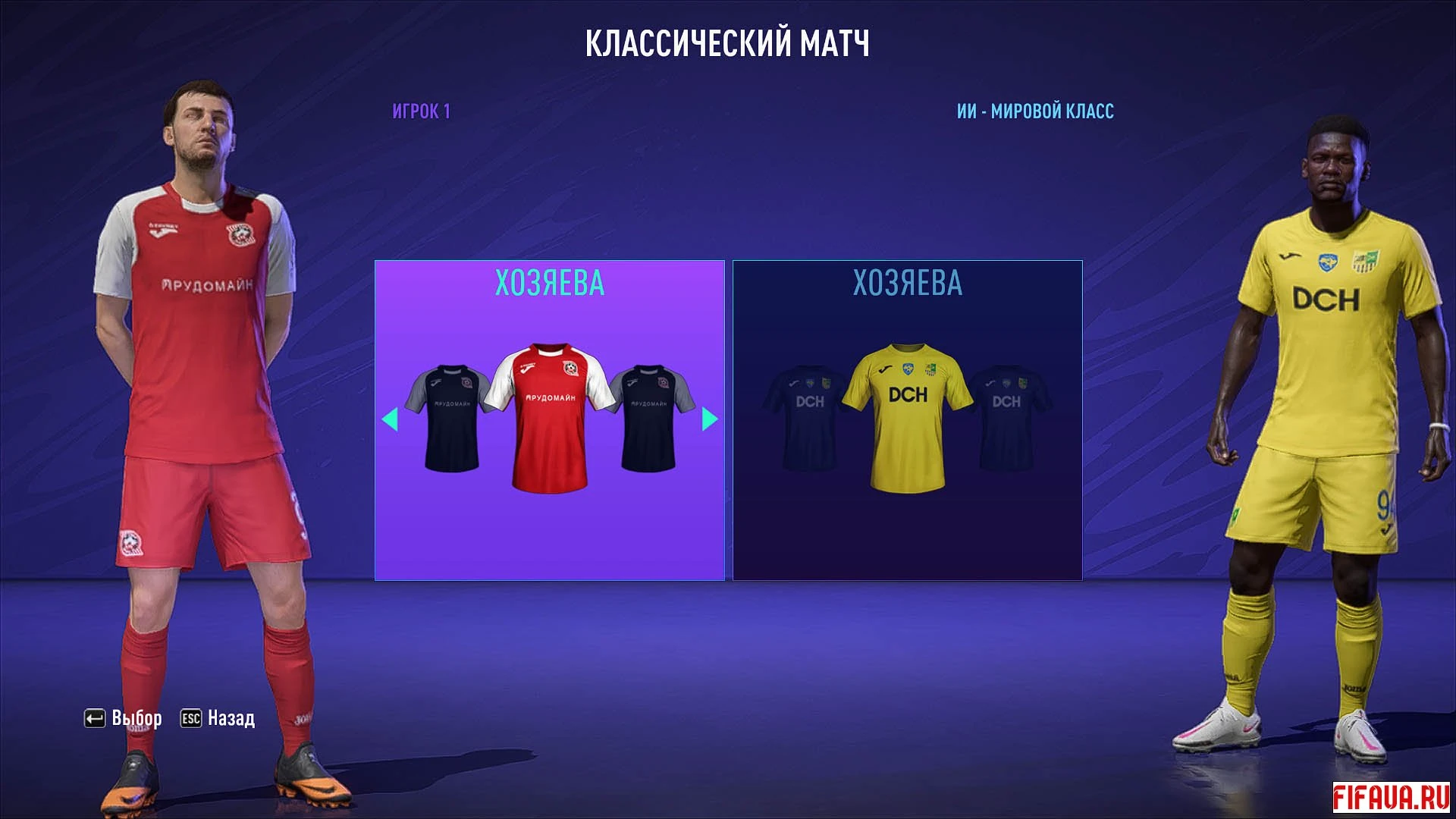The height and width of the screenshot is (819, 1456).
Task: Toggle selection to the right ХОЗЯЕВА kit panel
Action: [907, 421]
